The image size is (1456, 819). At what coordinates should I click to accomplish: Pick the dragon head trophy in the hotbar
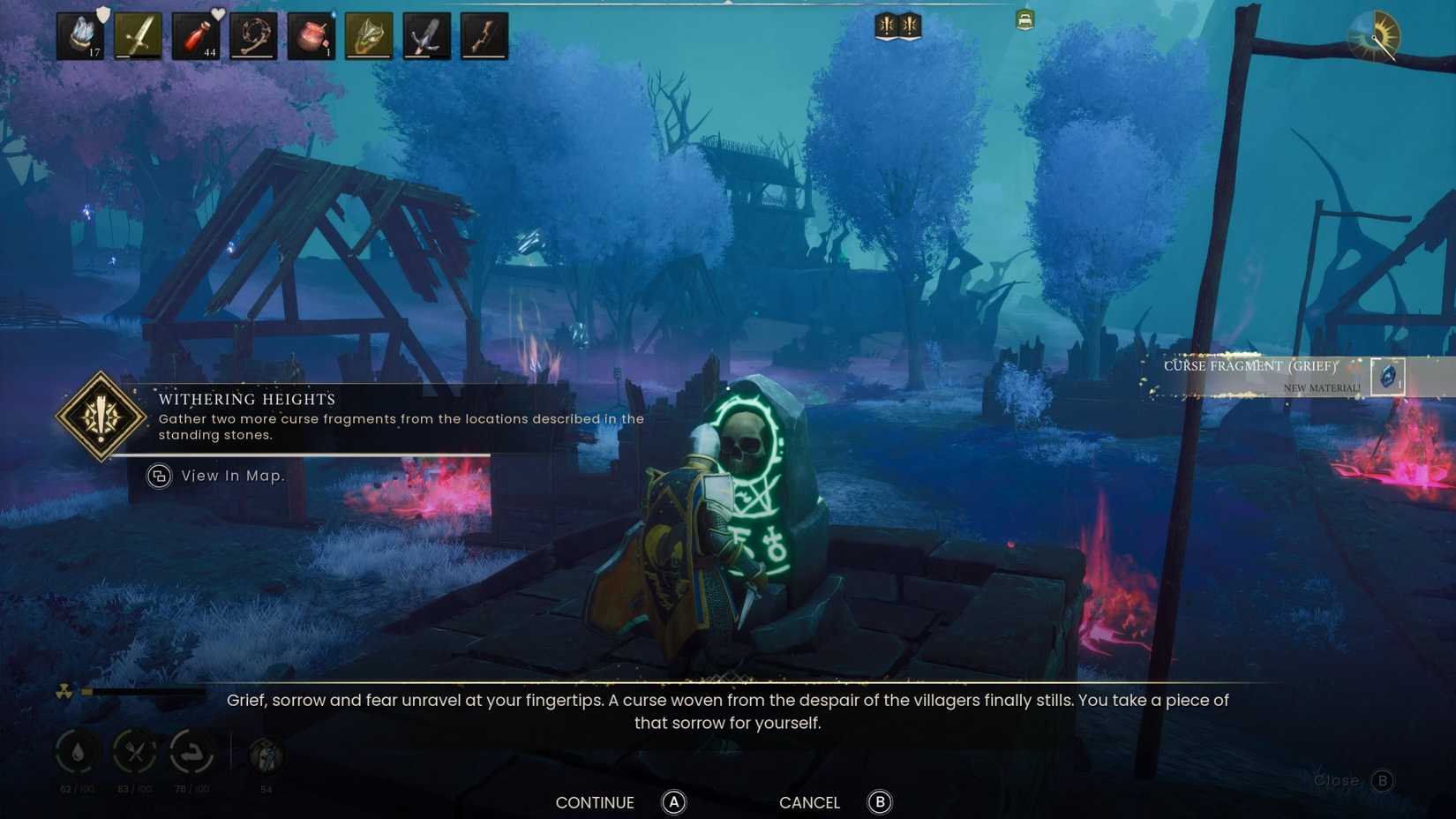click(369, 35)
